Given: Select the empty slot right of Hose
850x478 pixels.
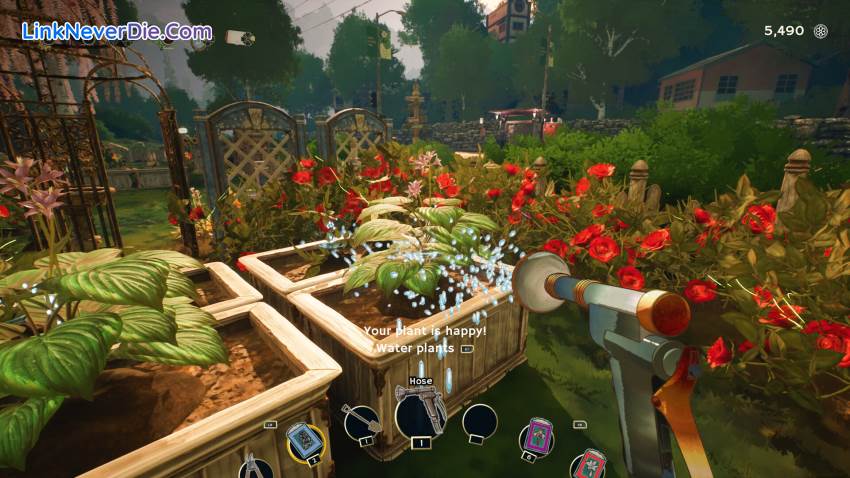Looking at the screenshot, I should point(480,422).
